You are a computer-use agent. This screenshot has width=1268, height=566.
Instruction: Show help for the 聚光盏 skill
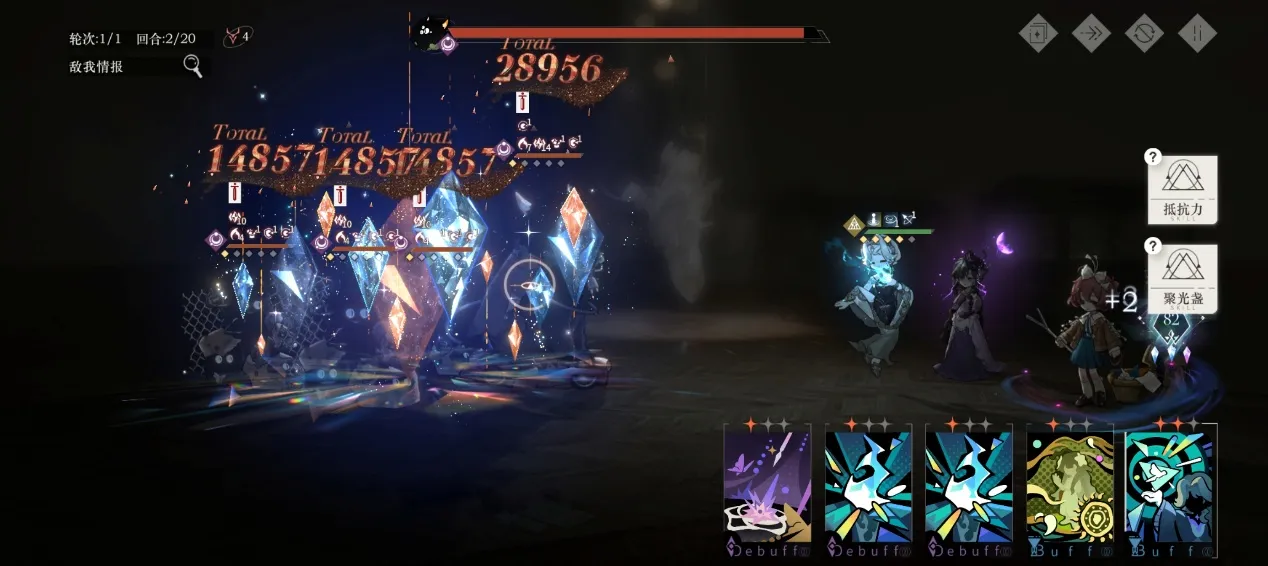pyautogui.click(x=1153, y=246)
